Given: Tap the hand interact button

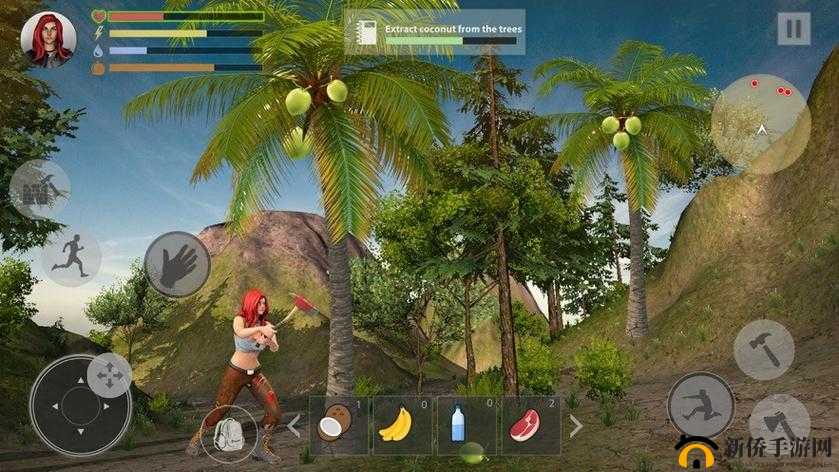Looking at the screenshot, I should (x=177, y=264).
